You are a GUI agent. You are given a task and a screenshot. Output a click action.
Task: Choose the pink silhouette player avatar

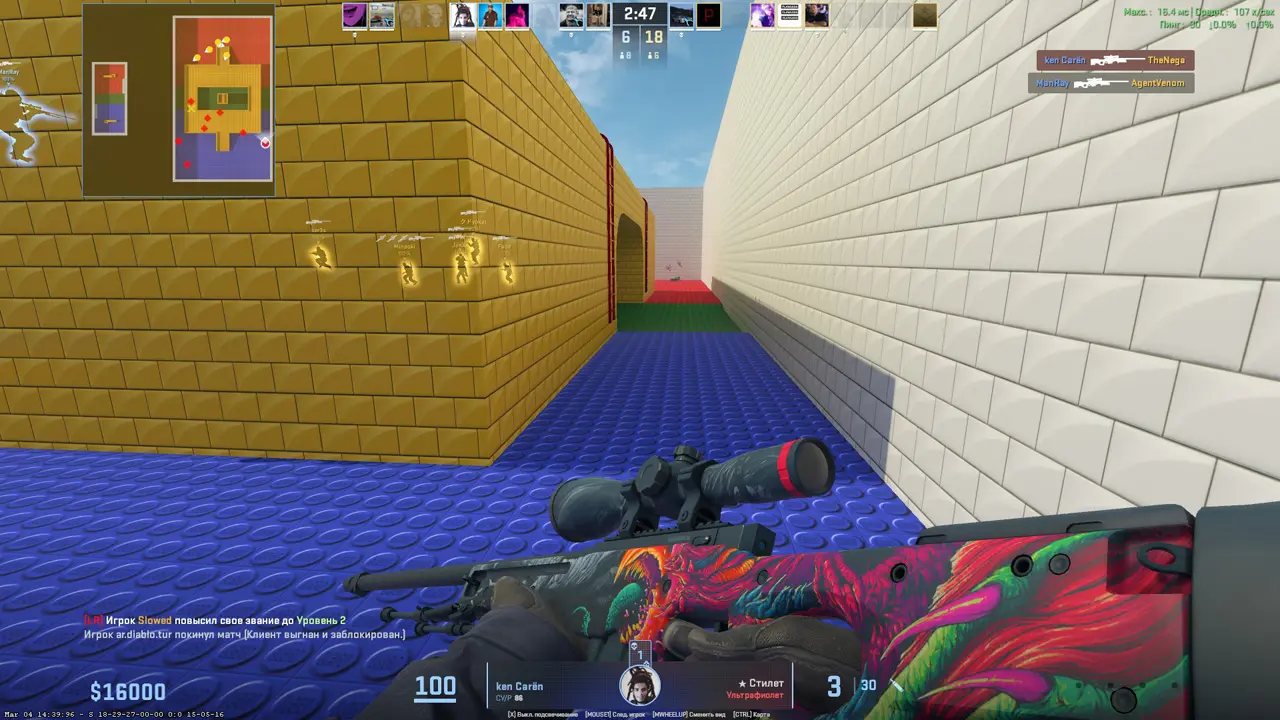click(516, 16)
